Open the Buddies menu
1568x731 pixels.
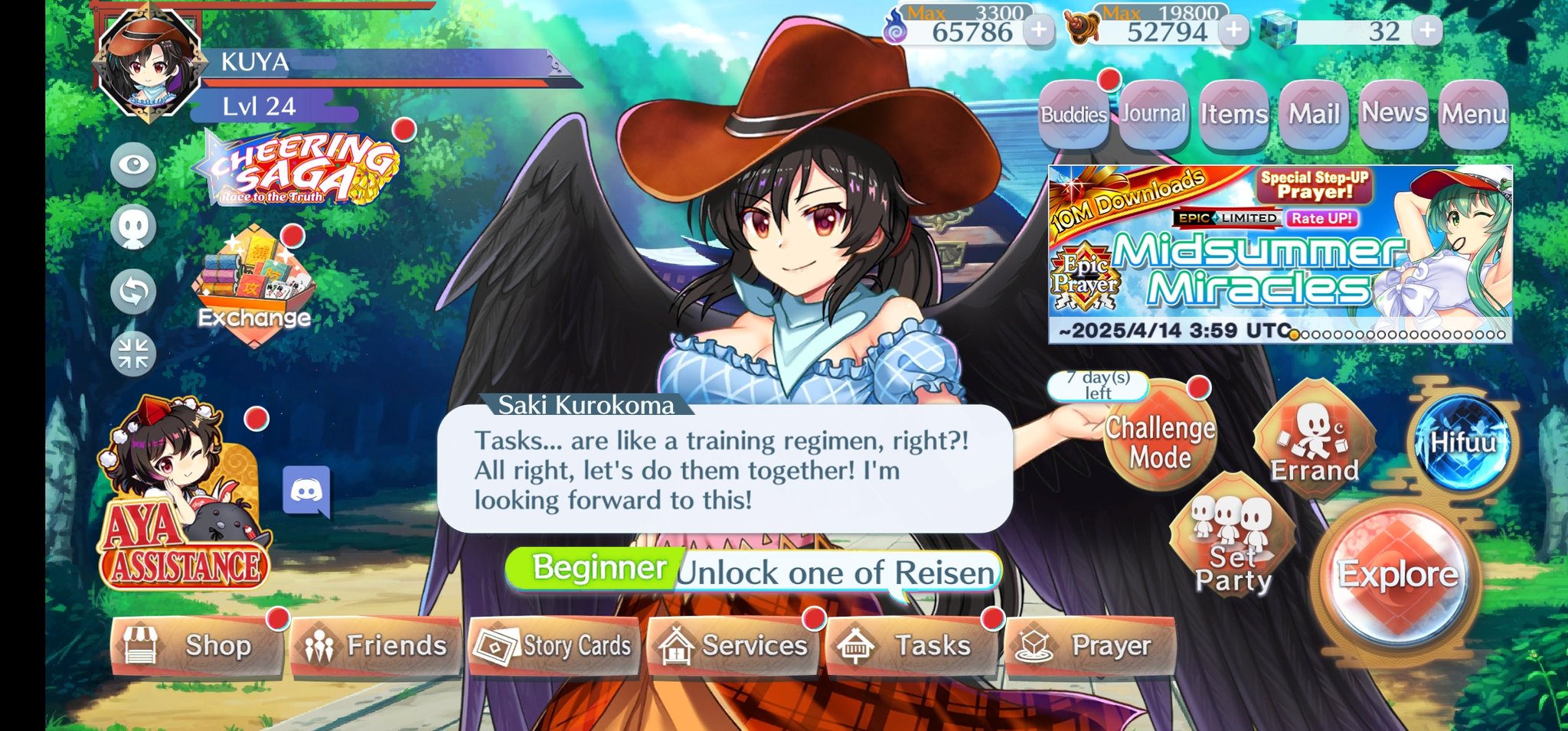1073,115
